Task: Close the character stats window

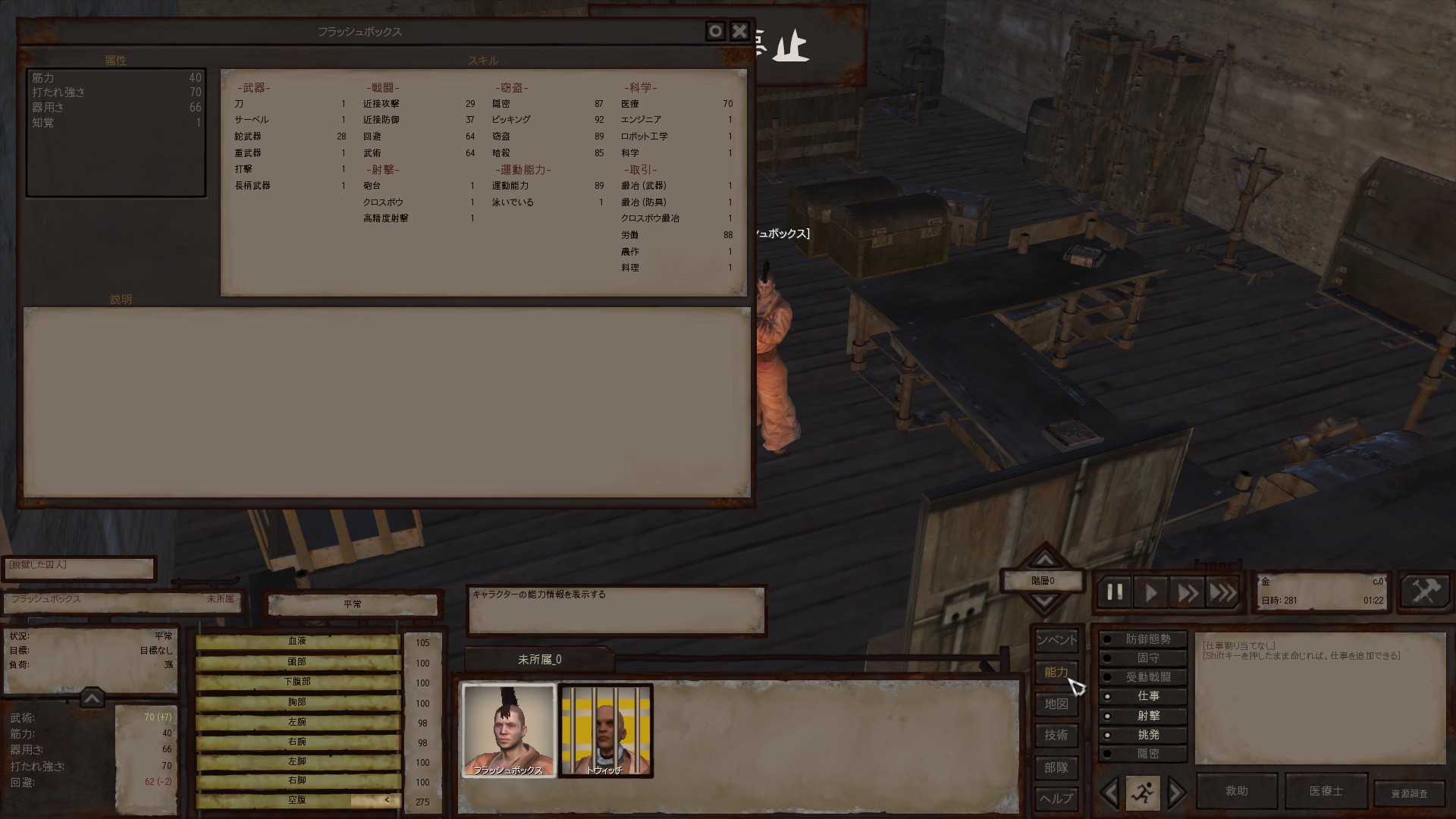Action: (739, 31)
